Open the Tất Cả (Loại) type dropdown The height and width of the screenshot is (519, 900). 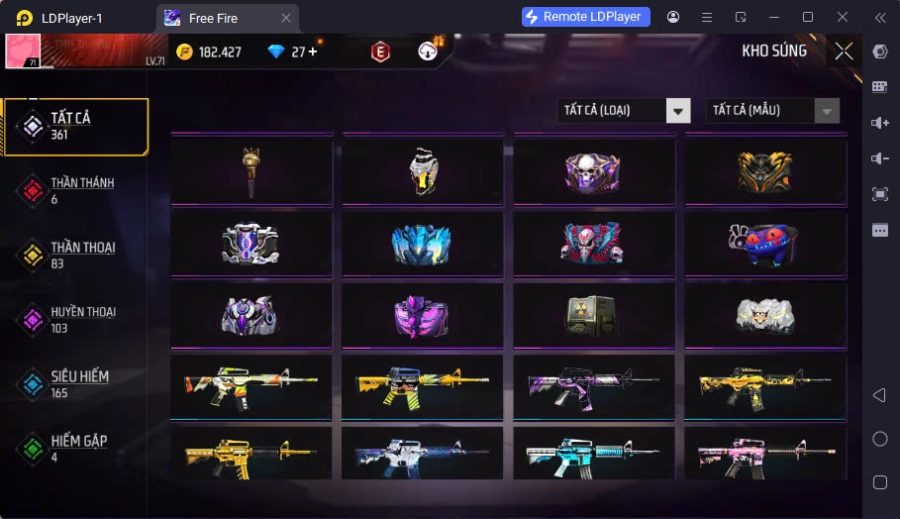(x=624, y=111)
